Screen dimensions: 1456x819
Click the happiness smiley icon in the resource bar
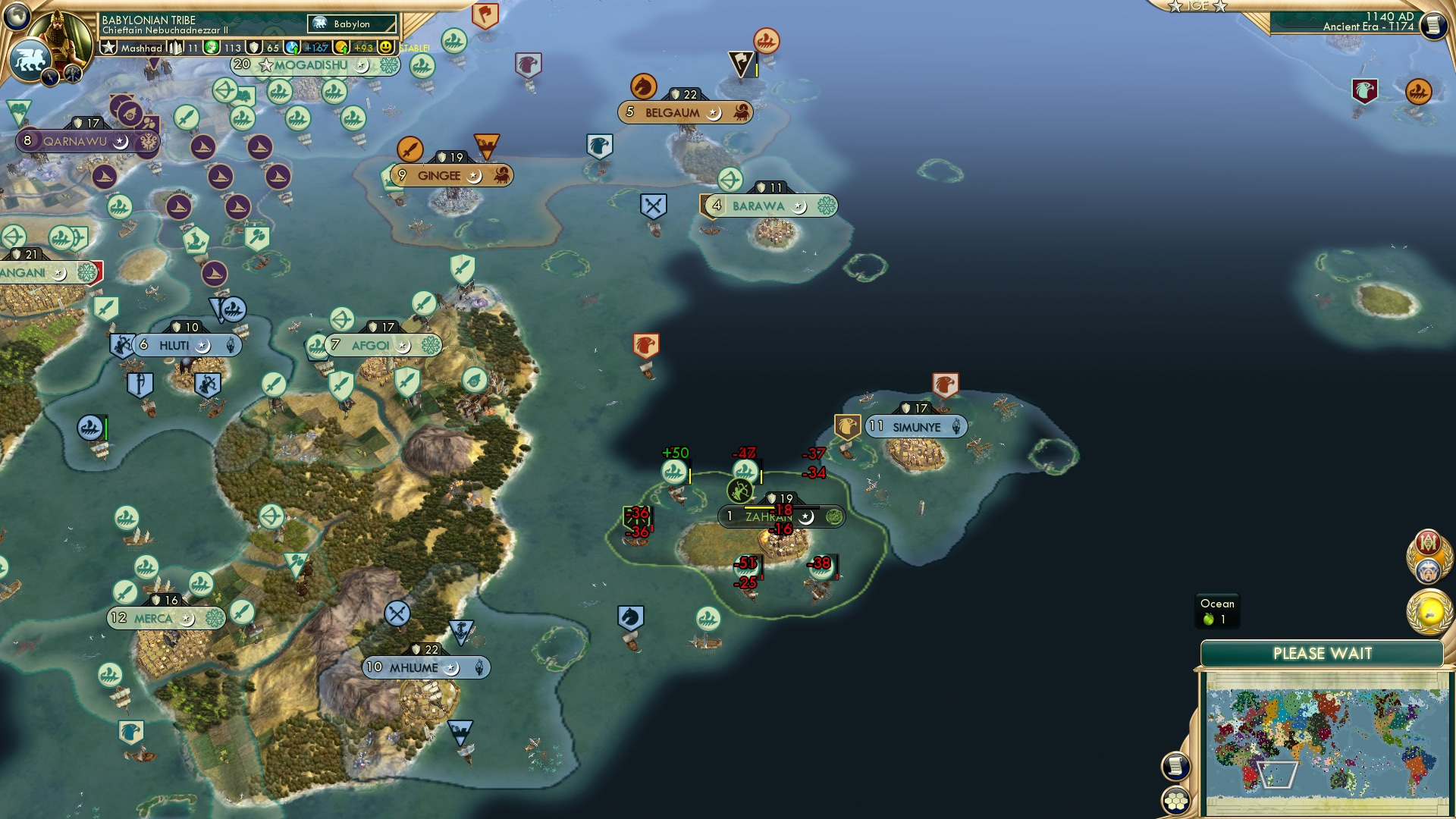coord(386,48)
